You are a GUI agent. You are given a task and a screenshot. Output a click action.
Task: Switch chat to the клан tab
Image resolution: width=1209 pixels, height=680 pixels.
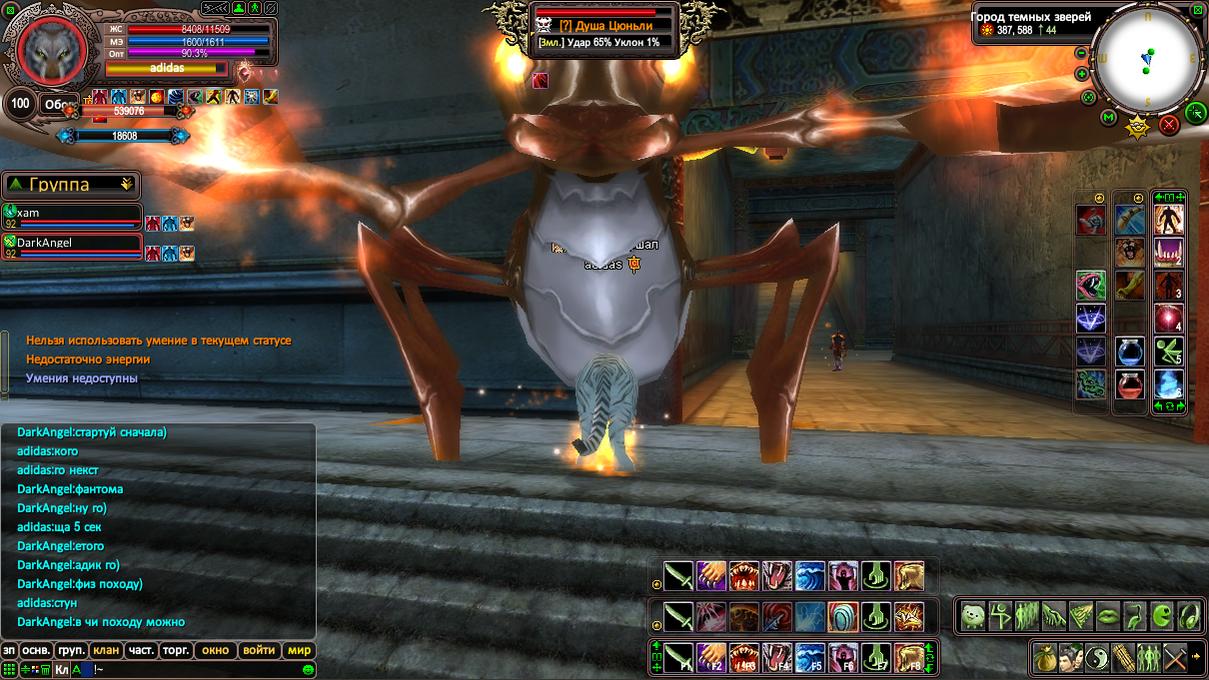(106, 650)
